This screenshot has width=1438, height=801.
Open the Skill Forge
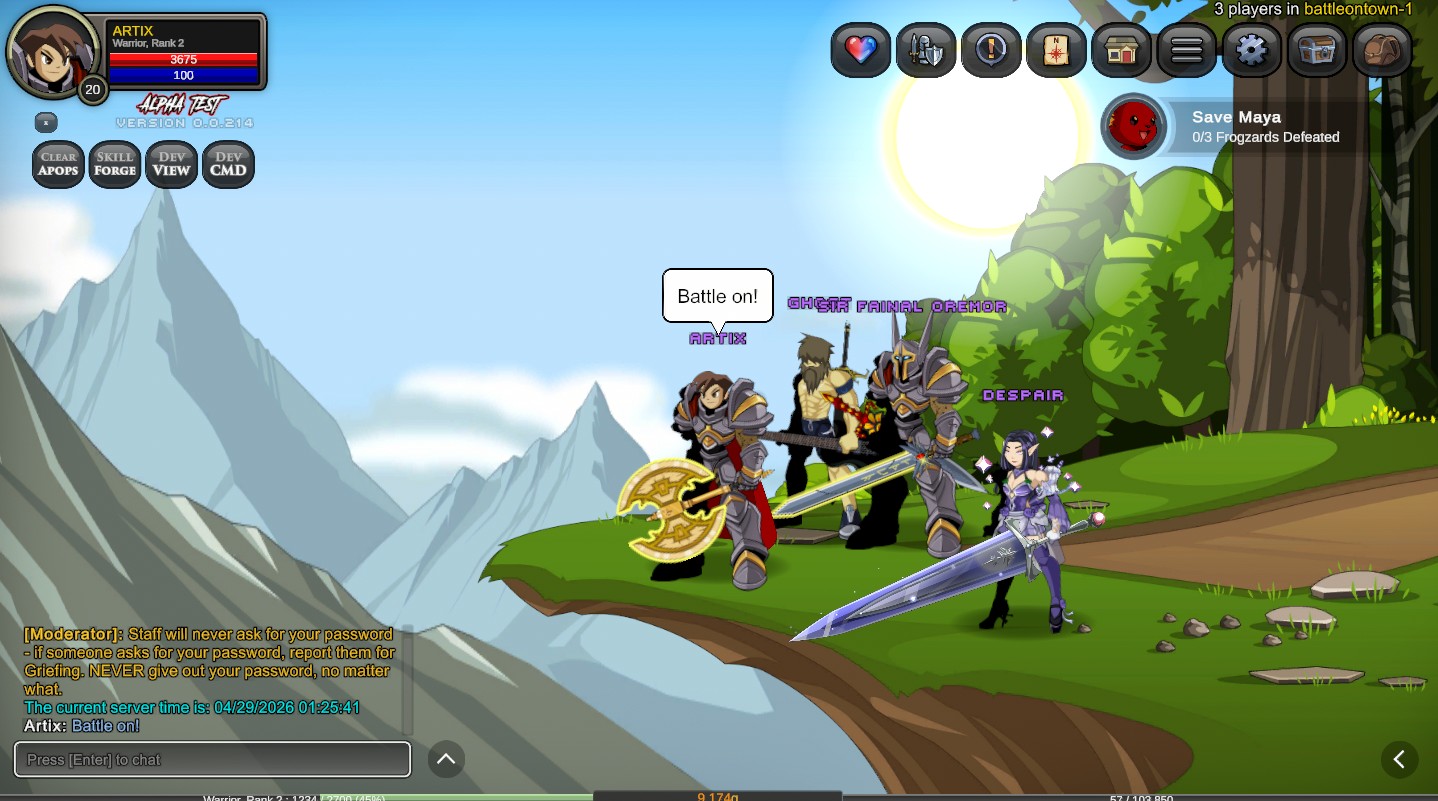(x=115, y=164)
